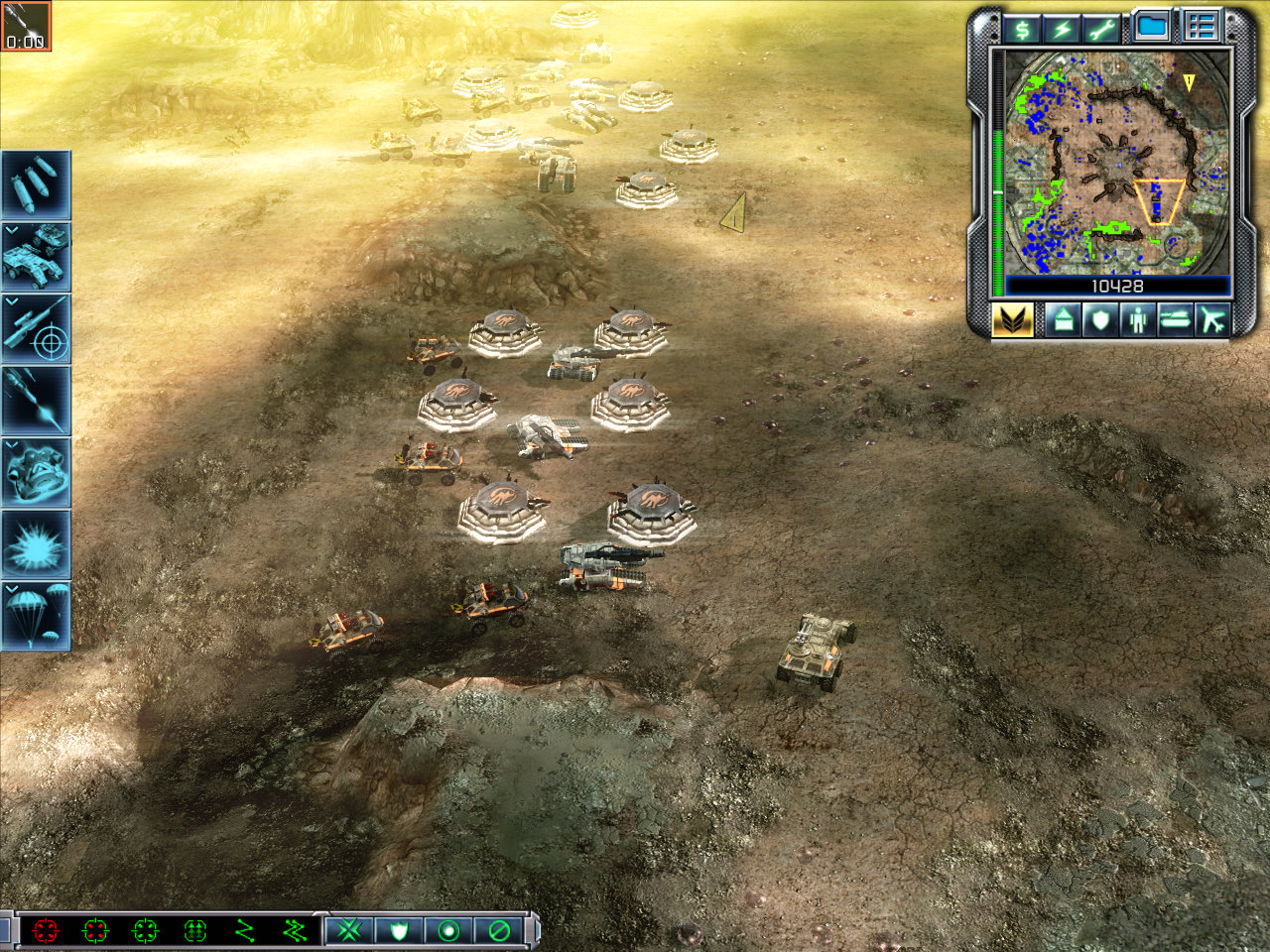The image size is (1270, 952).
Task: Trigger the blue explosion burst power
Action: click(x=36, y=543)
